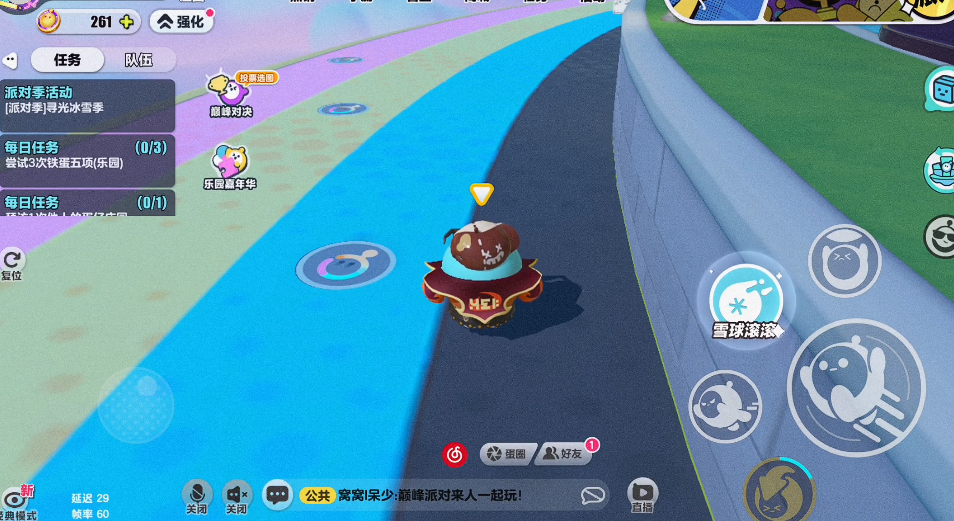Open the 巅峰对决 event icon

point(230,94)
